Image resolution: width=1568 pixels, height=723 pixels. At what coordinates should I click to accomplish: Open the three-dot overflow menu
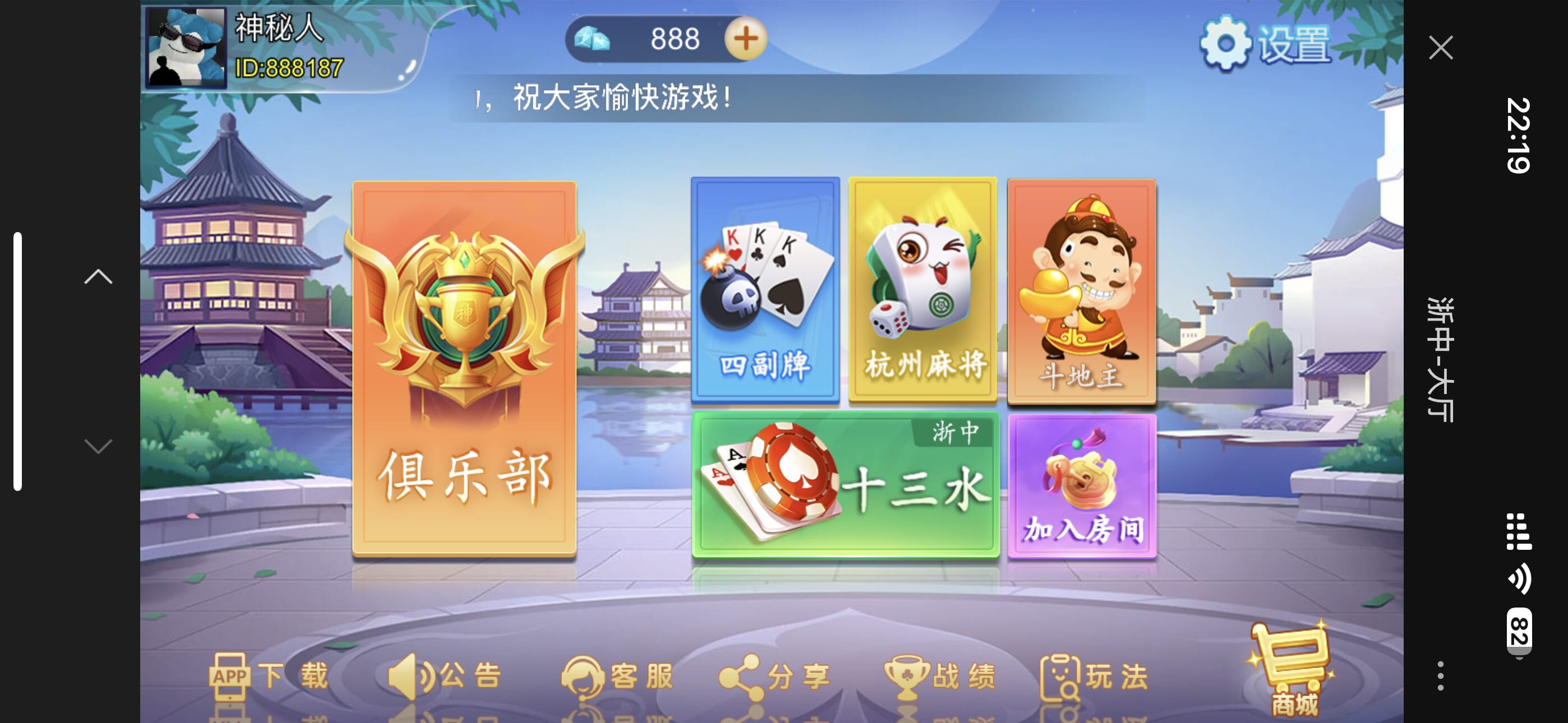1440,675
